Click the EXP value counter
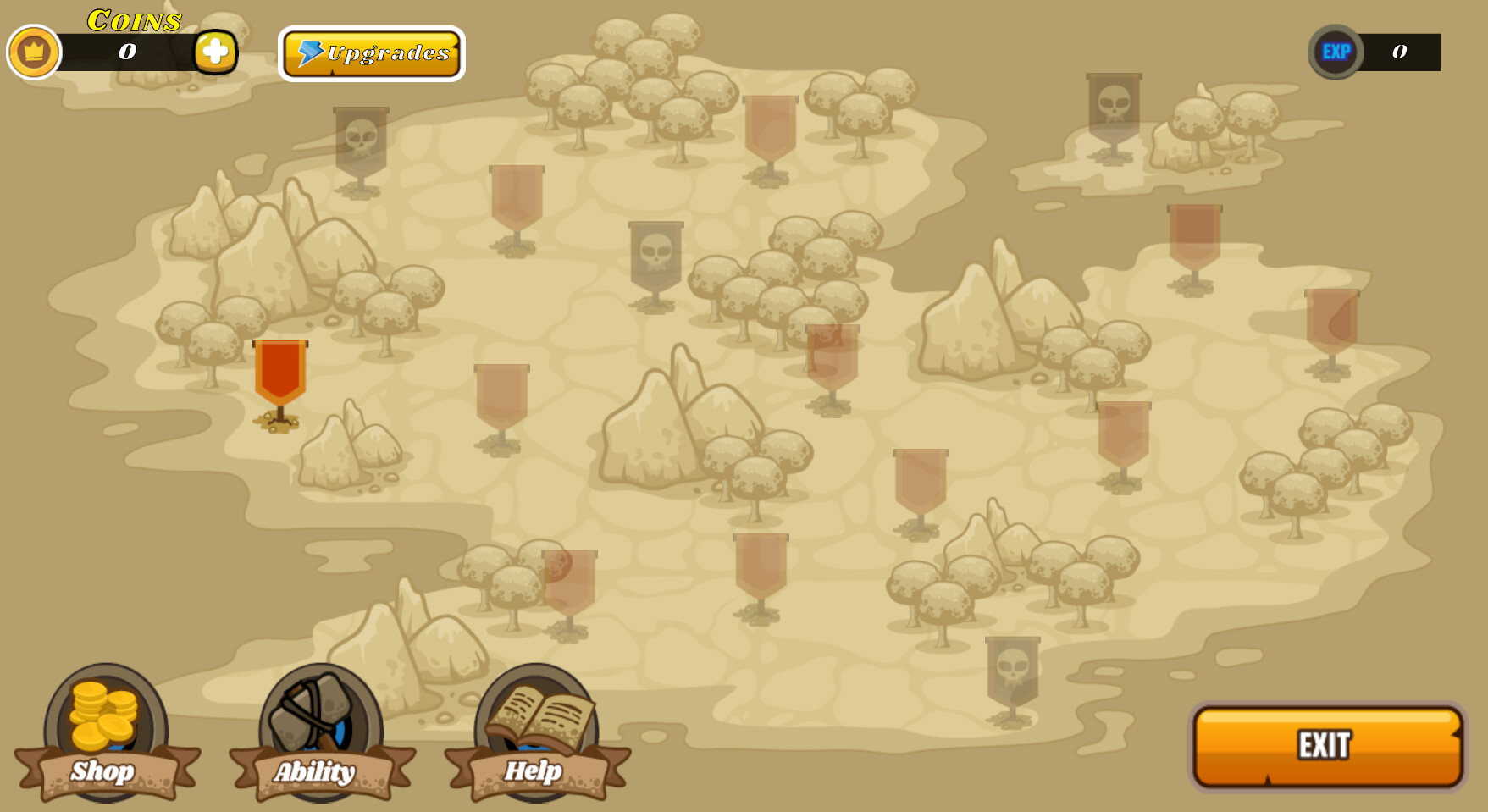Image resolution: width=1488 pixels, height=812 pixels. tap(1400, 51)
